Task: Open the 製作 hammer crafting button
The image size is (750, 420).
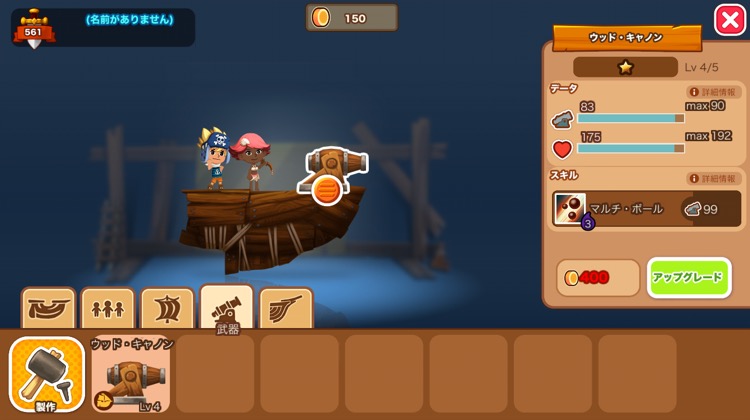Action: [46, 376]
